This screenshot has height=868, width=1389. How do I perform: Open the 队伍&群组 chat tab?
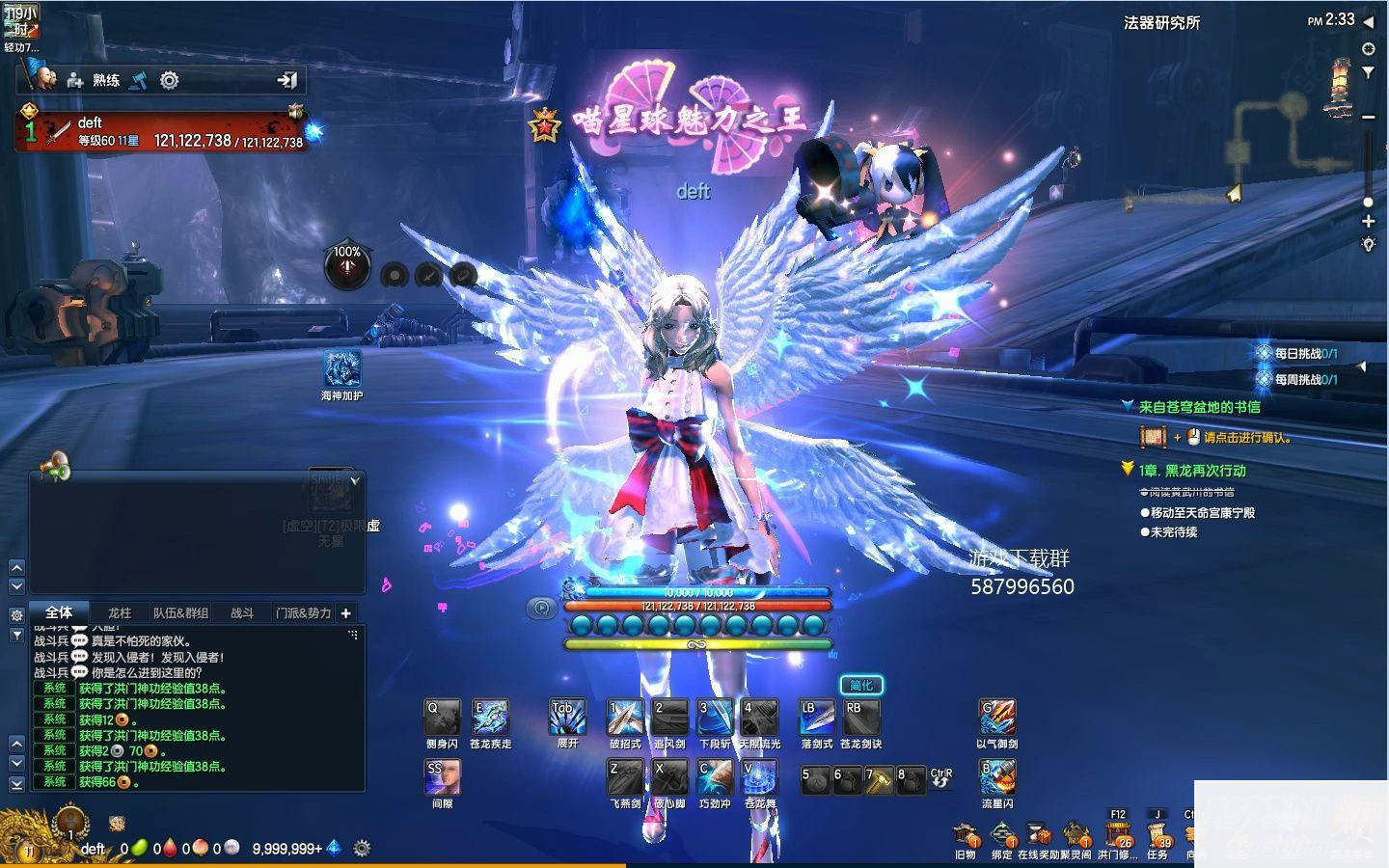tap(180, 612)
